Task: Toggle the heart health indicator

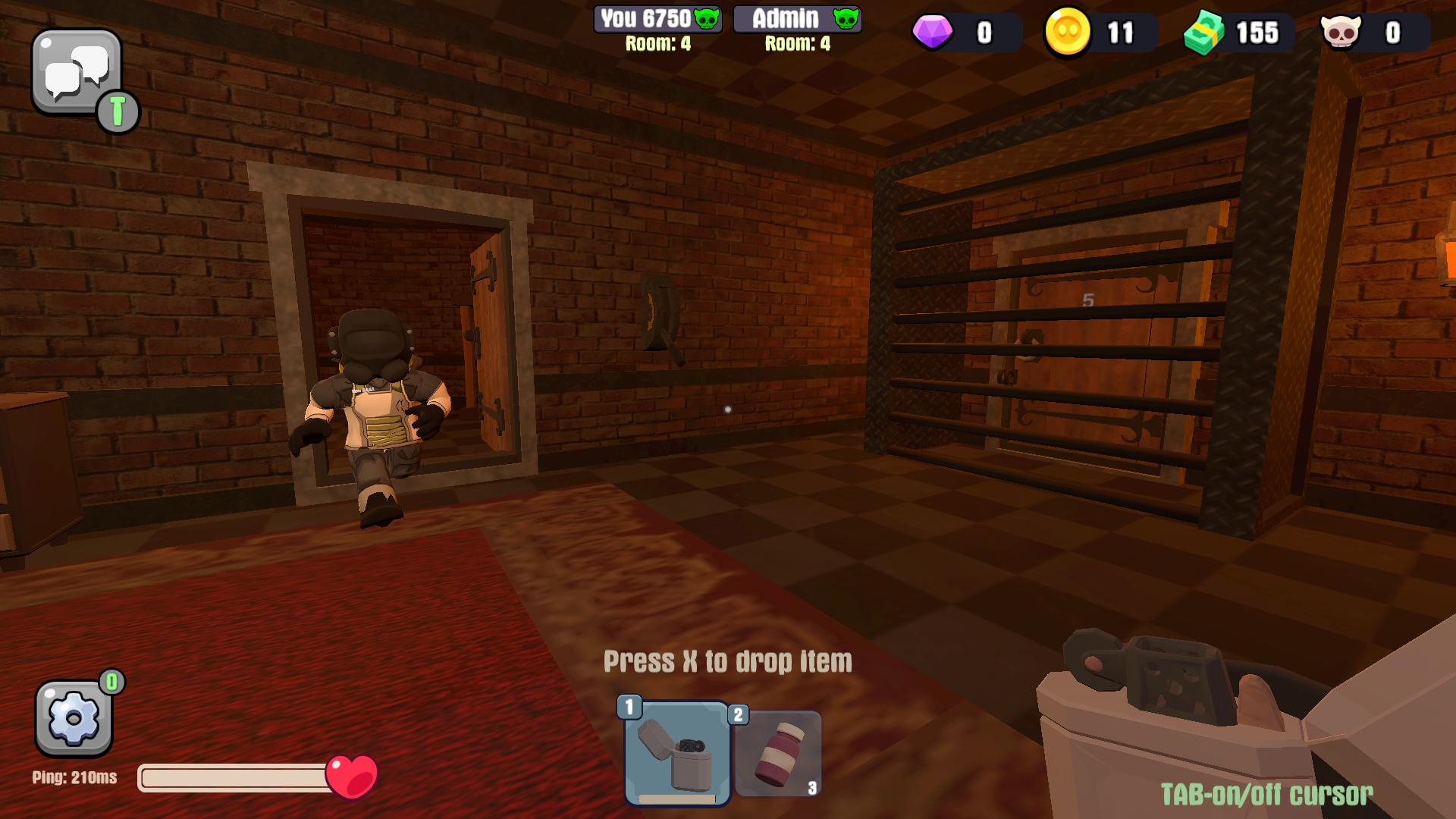Action: pos(352,776)
